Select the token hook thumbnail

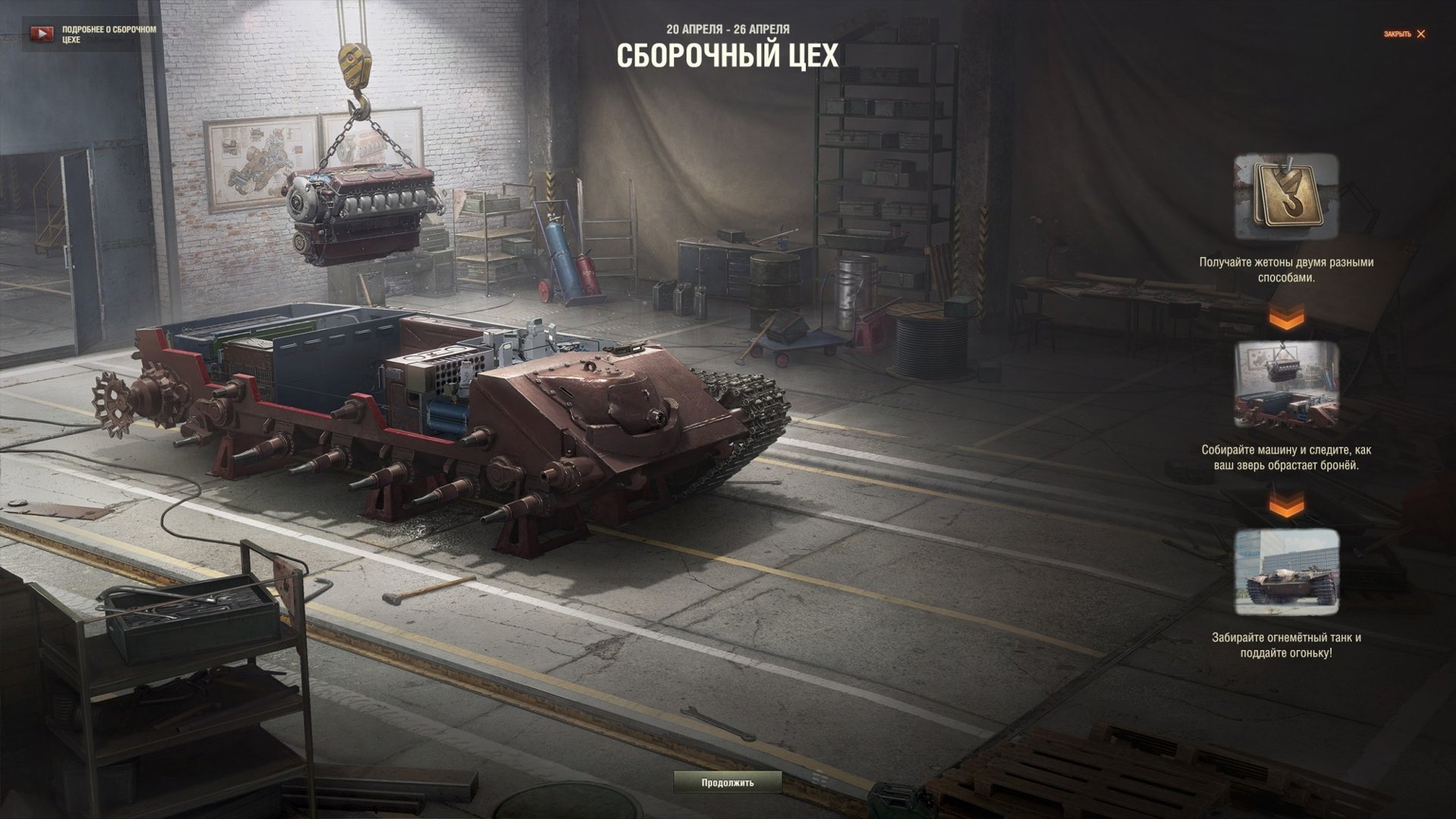(x=1286, y=197)
